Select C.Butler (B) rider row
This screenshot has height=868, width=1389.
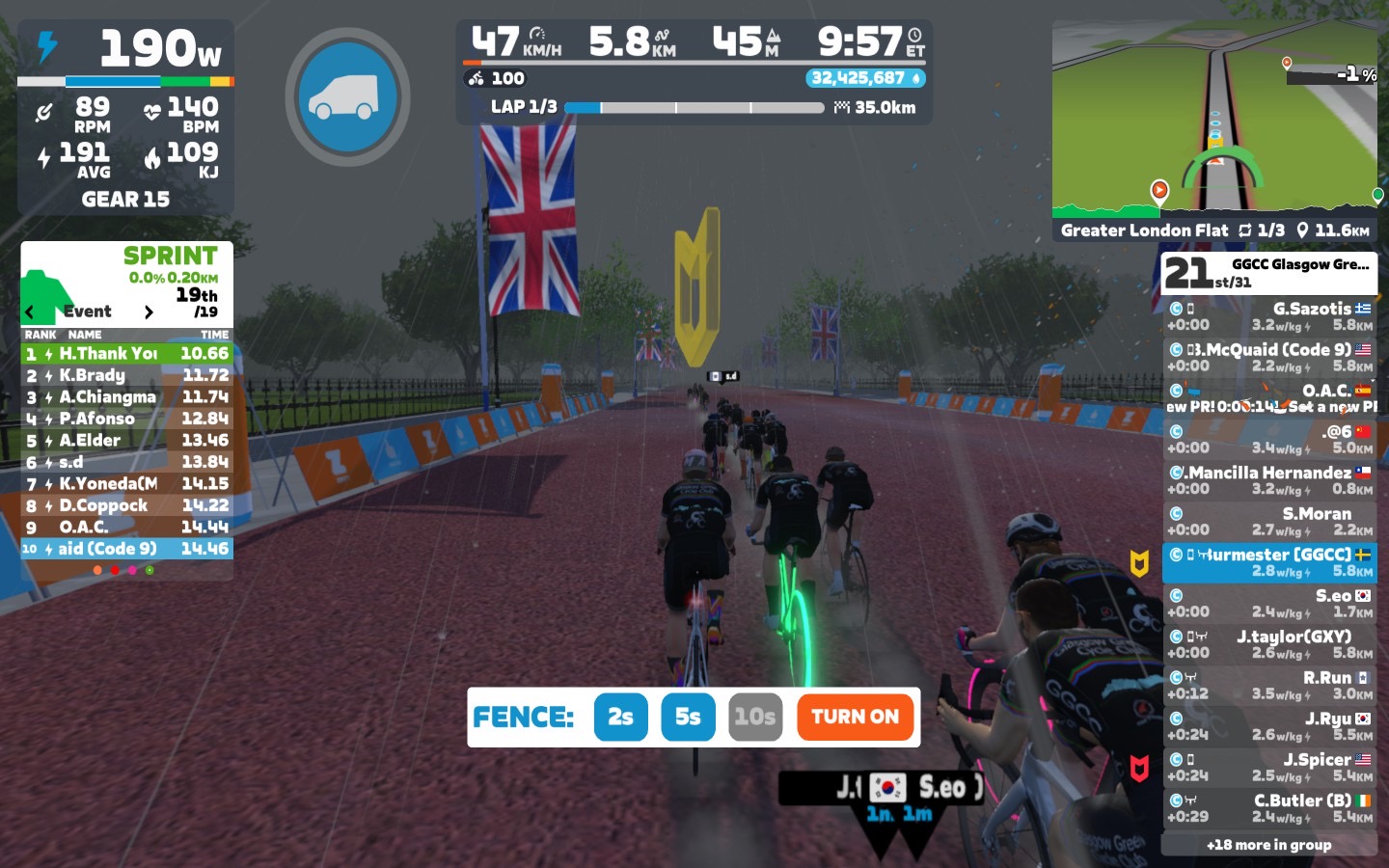click(1268, 808)
